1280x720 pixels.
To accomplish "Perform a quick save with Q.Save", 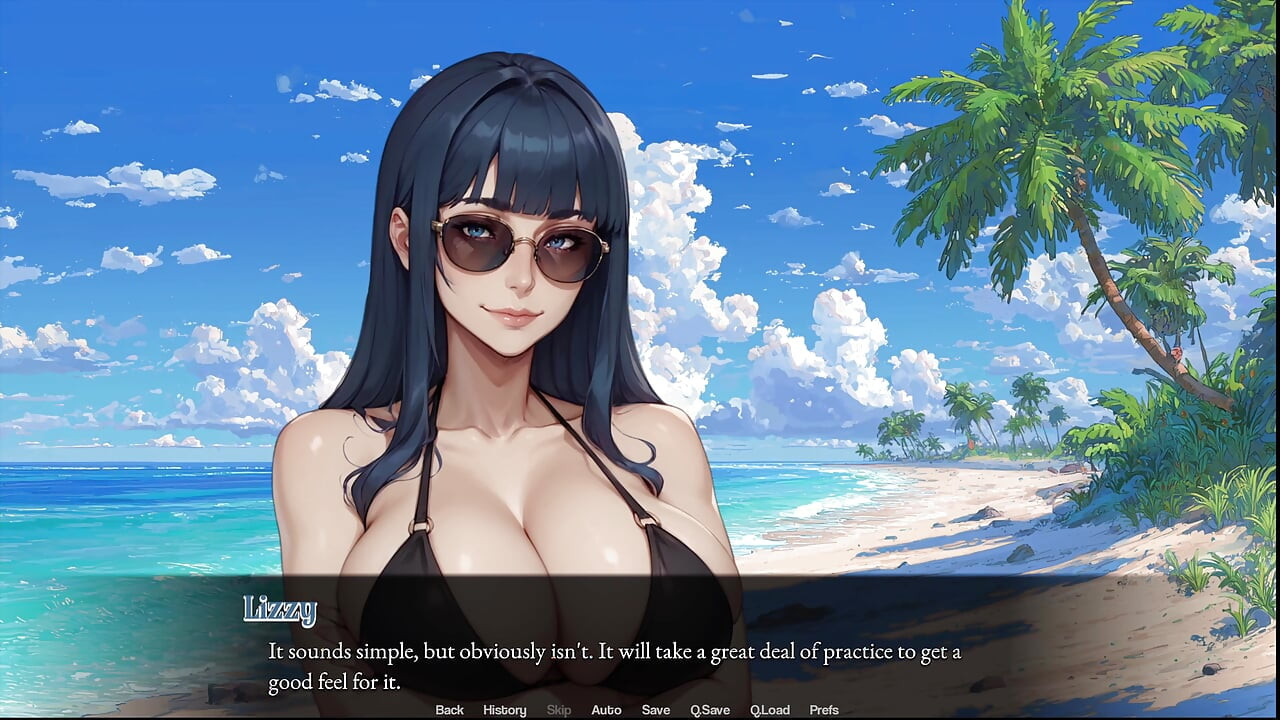I will (710, 710).
